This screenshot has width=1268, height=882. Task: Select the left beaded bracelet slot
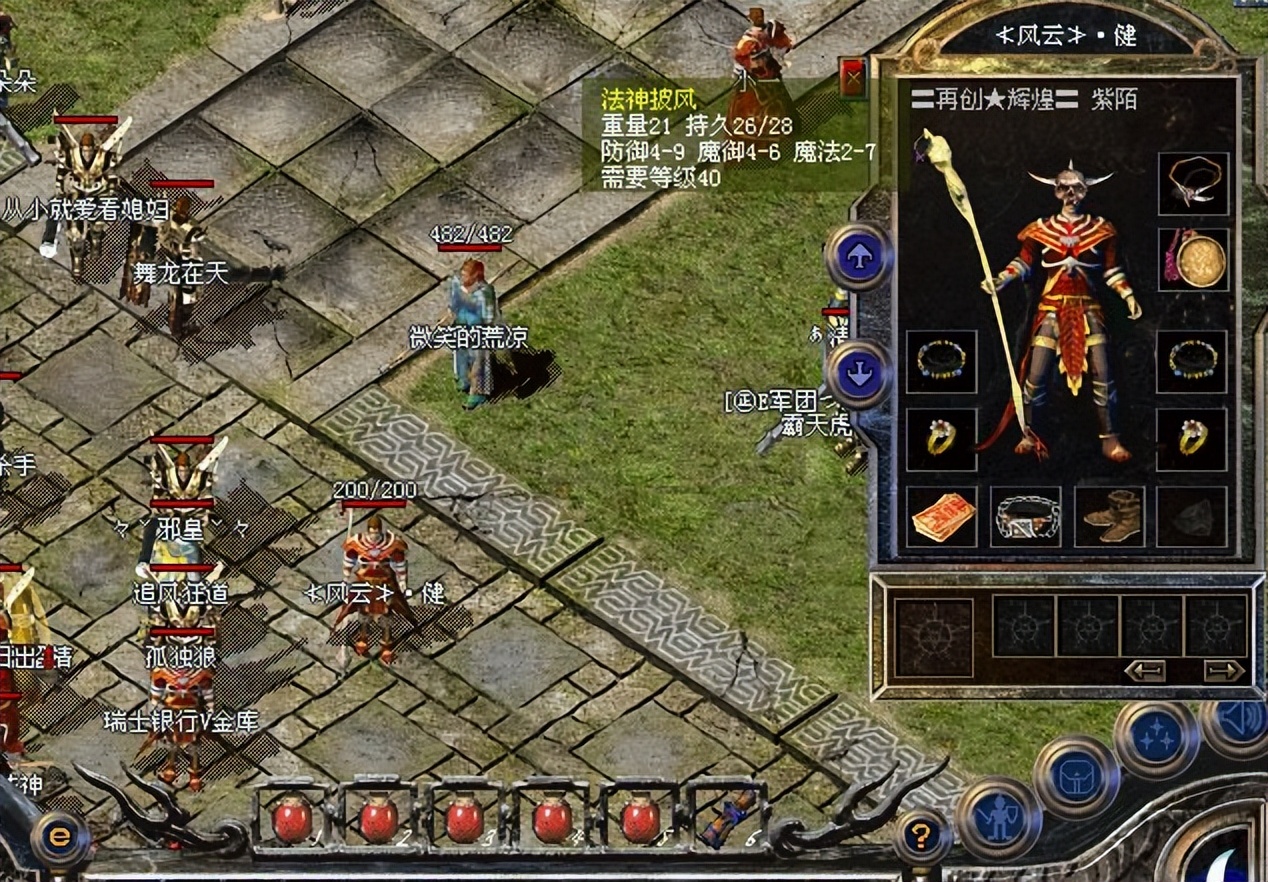tap(941, 361)
